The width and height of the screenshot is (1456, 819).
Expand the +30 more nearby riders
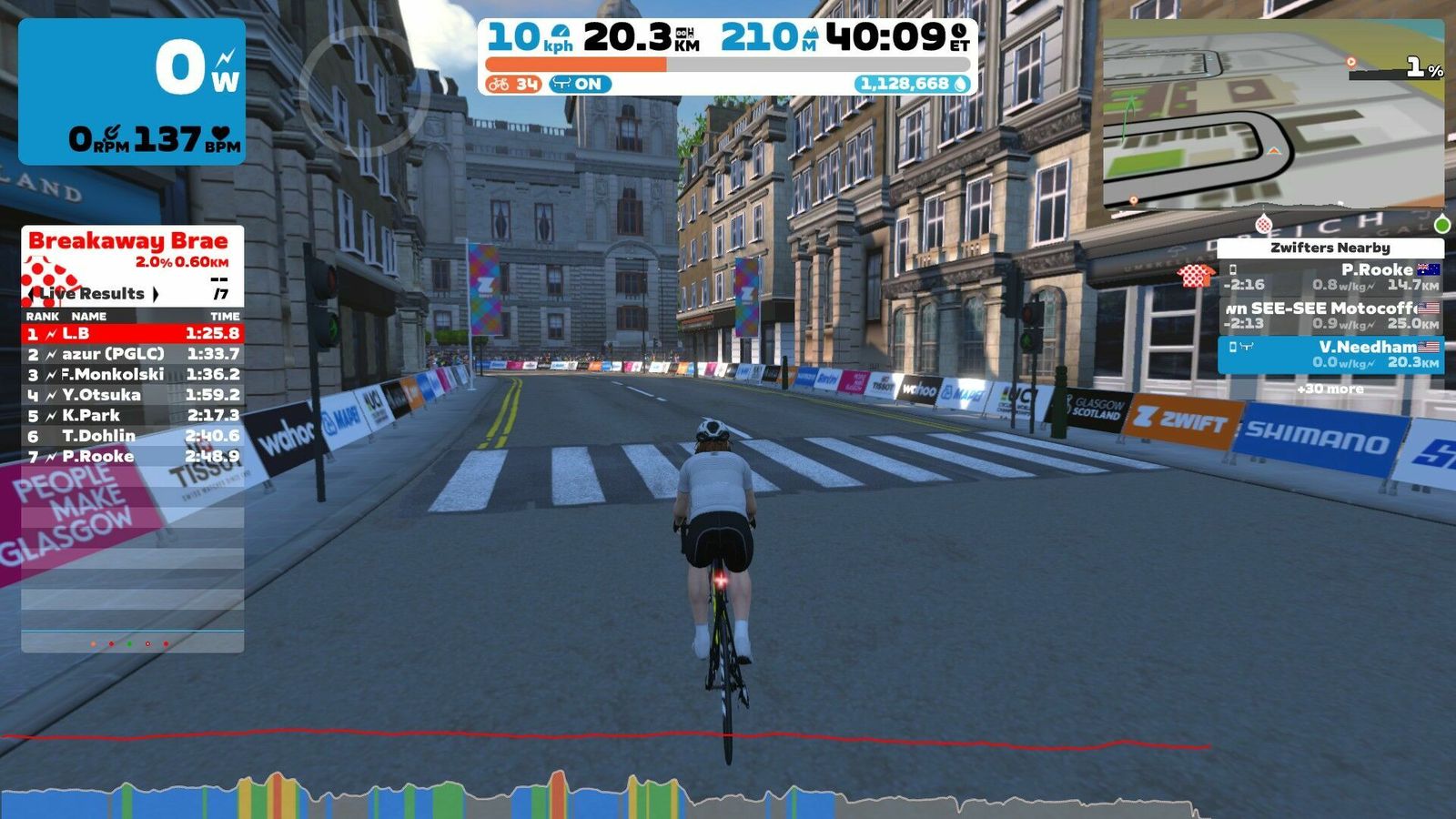1330,389
